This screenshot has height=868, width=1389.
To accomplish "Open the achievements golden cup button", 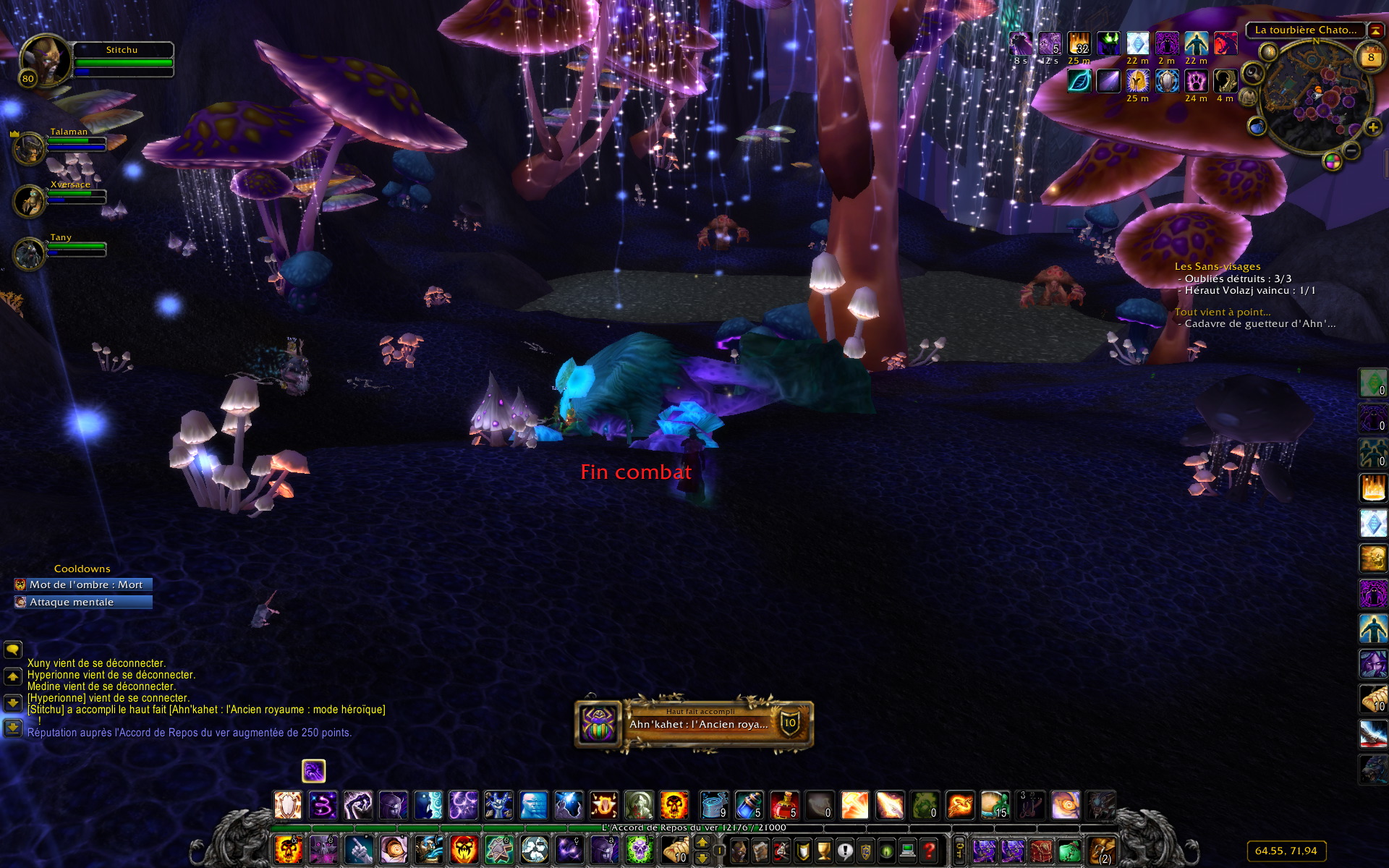I will [x=823, y=851].
